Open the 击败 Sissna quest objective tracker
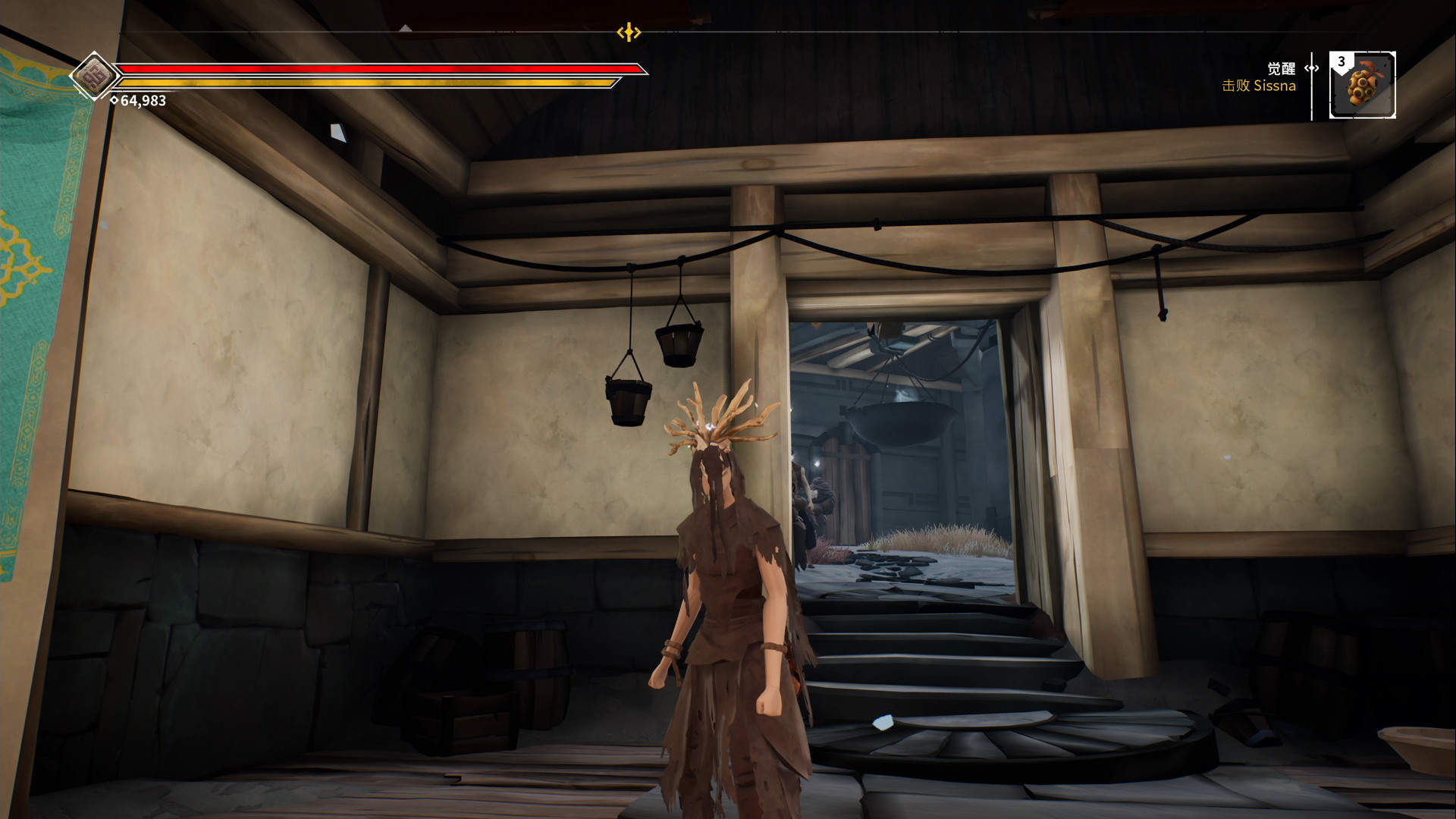This screenshot has width=1456, height=819. [x=1258, y=86]
